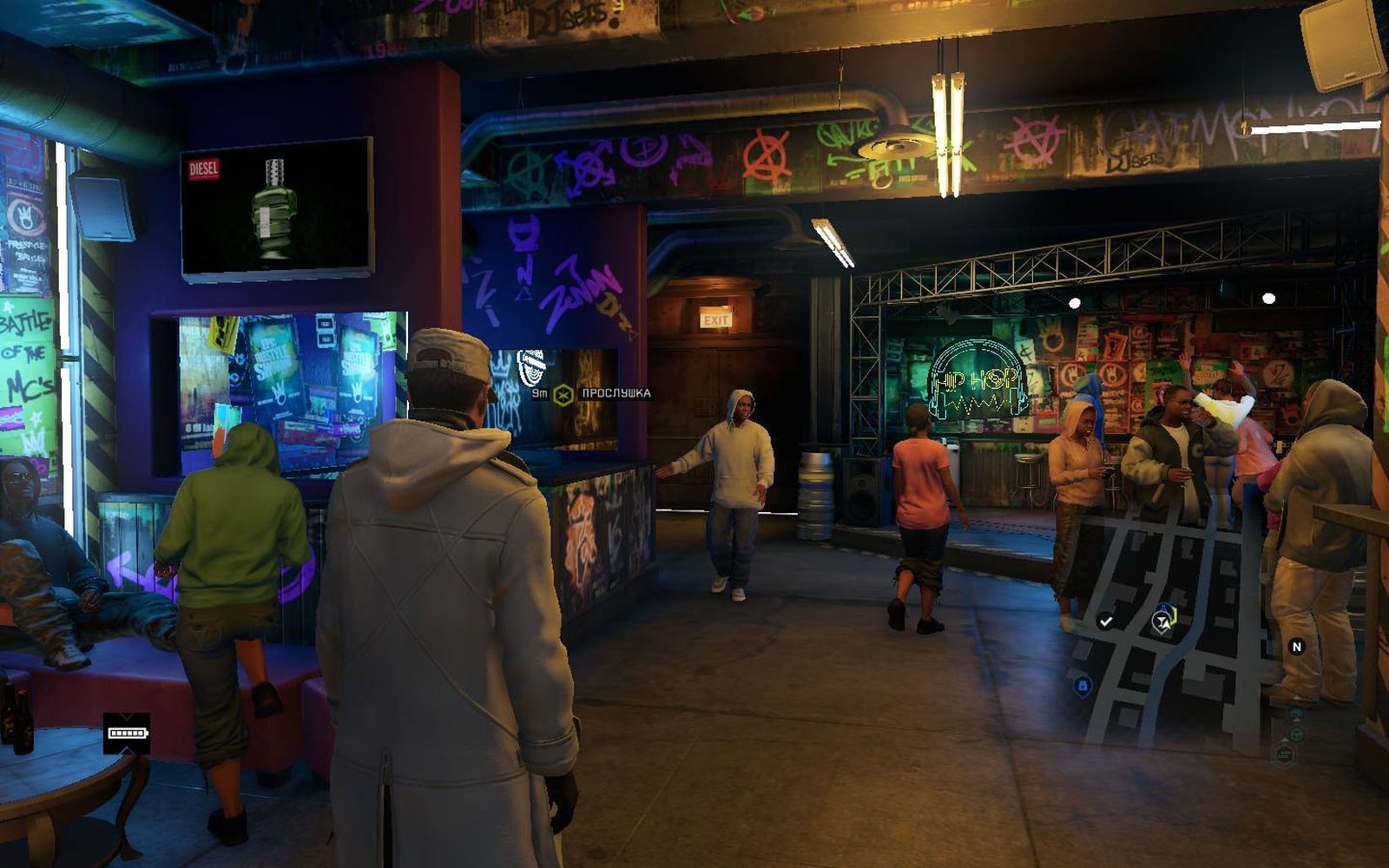Click the white checkmark marker on minimap

1105,621
